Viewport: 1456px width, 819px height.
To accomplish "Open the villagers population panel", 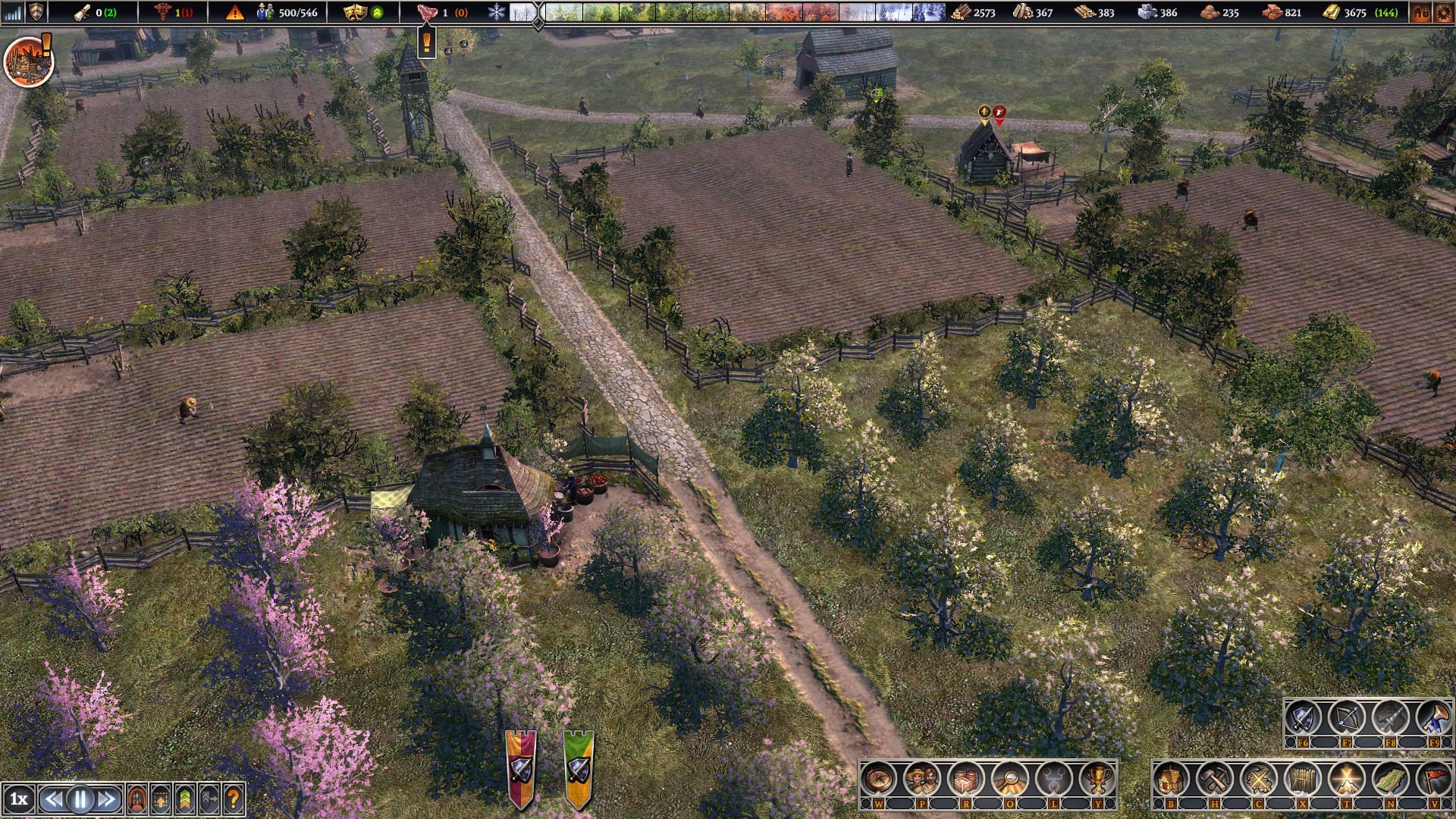I will [x=922, y=778].
